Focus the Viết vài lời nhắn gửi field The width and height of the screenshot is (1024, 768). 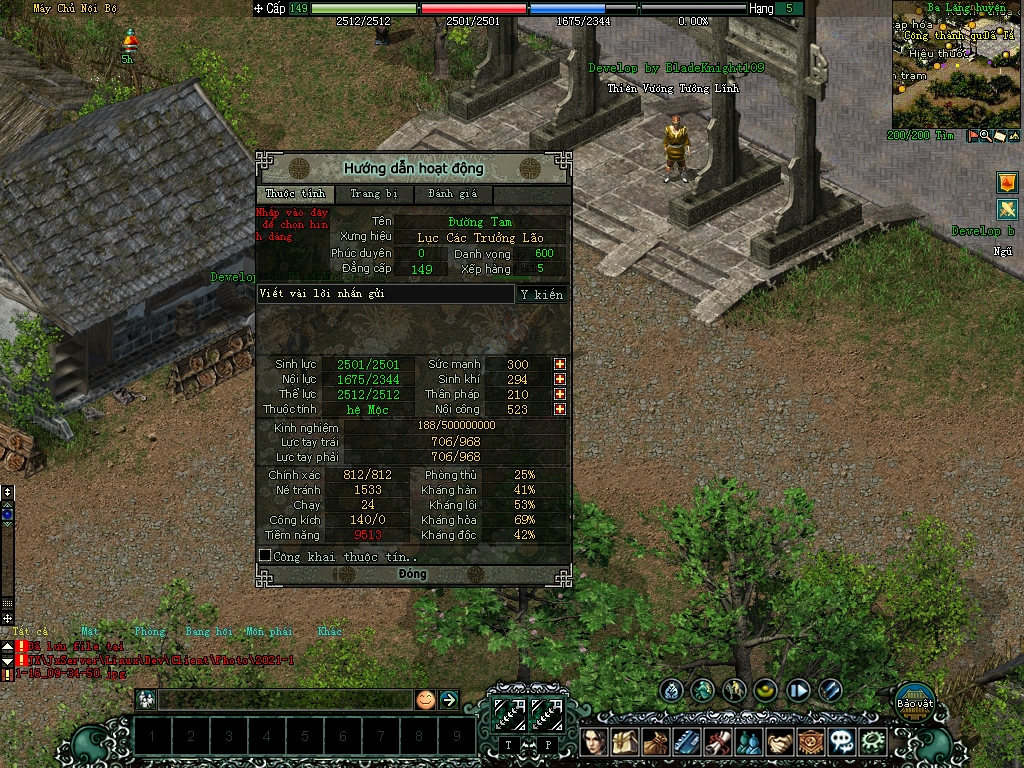385,294
